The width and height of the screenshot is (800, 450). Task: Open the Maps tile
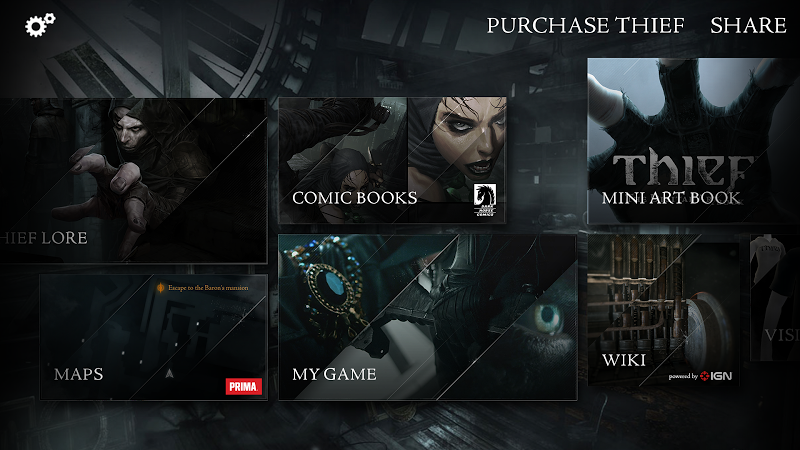[153, 336]
